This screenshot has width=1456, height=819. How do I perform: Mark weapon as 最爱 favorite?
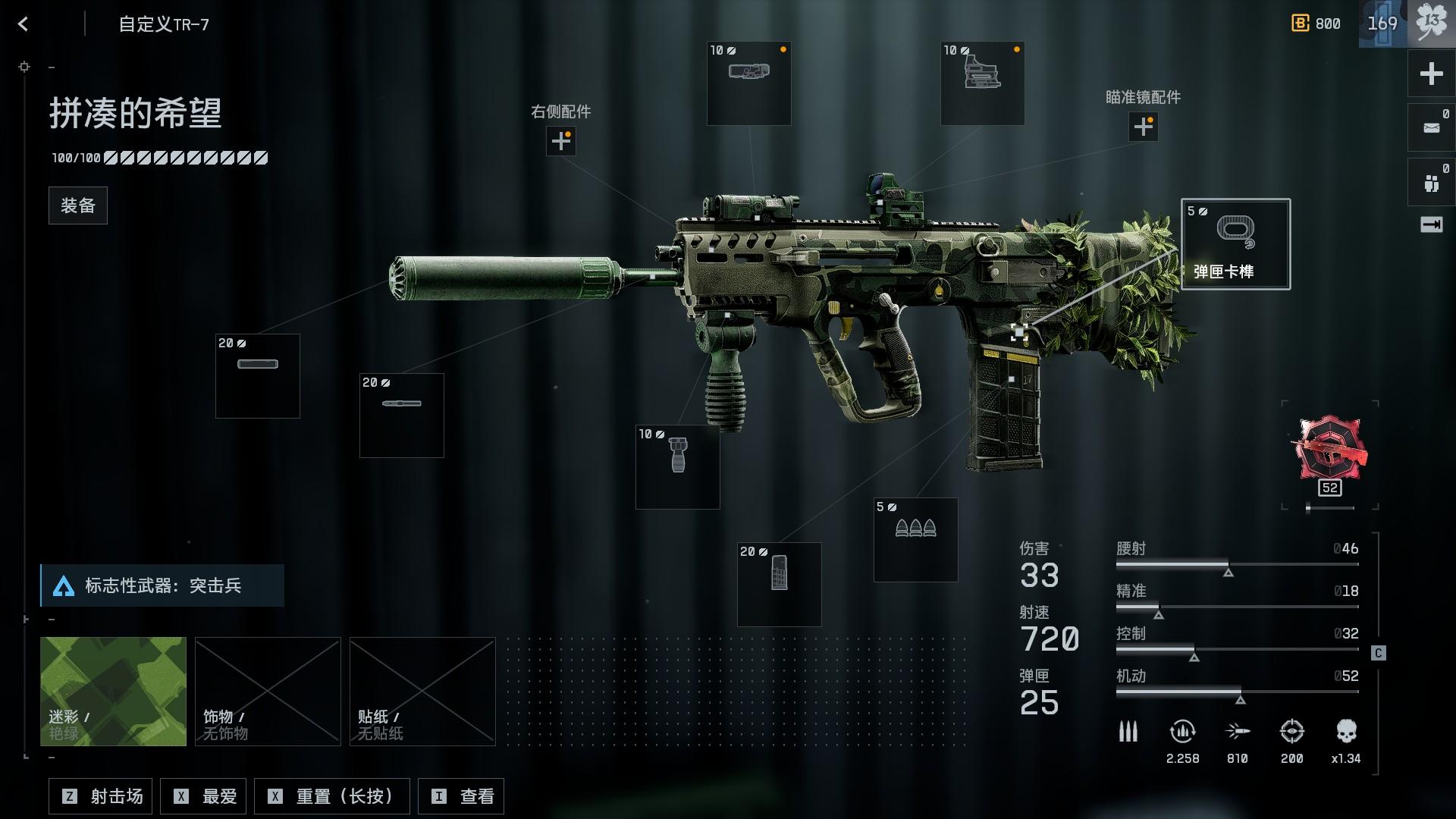click(205, 796)
